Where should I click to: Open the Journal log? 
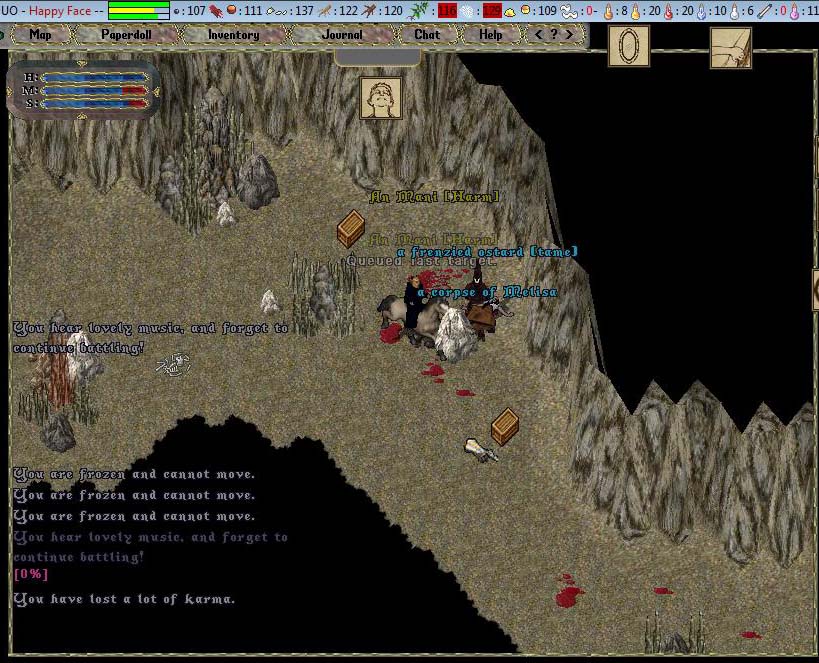click(x=342, y=34)
